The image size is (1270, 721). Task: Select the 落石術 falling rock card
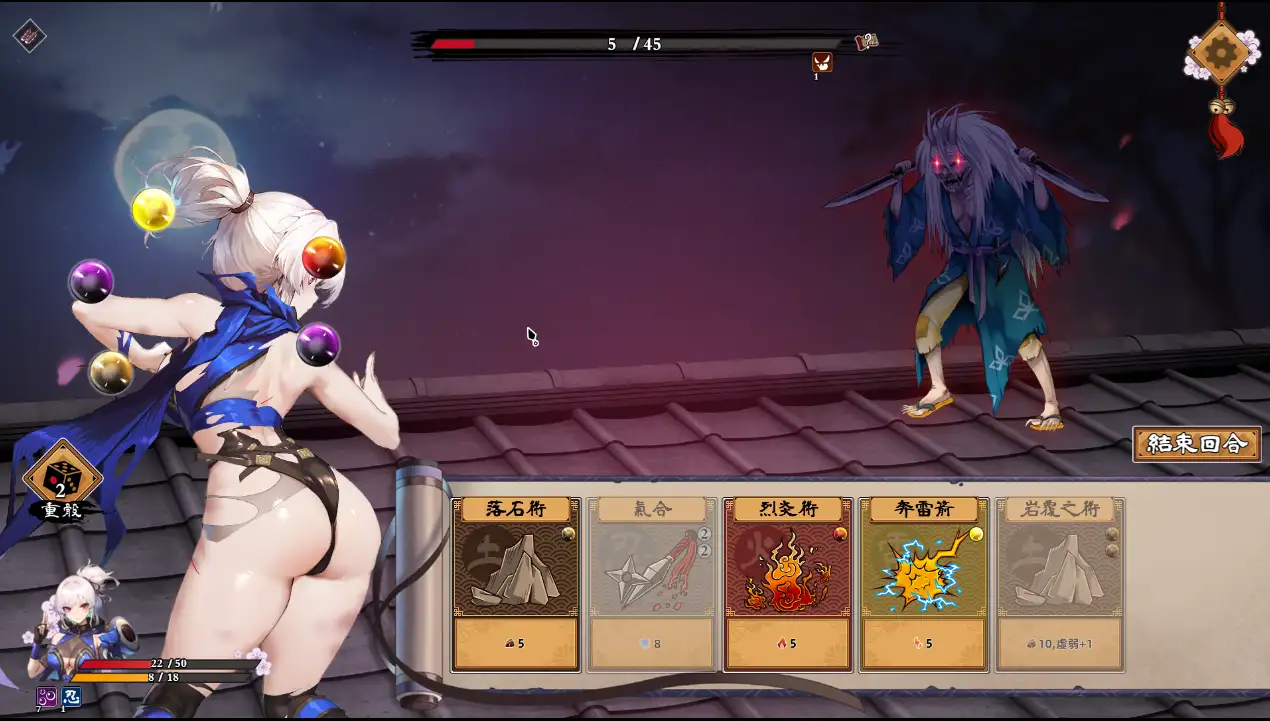[x=516, y=584]
